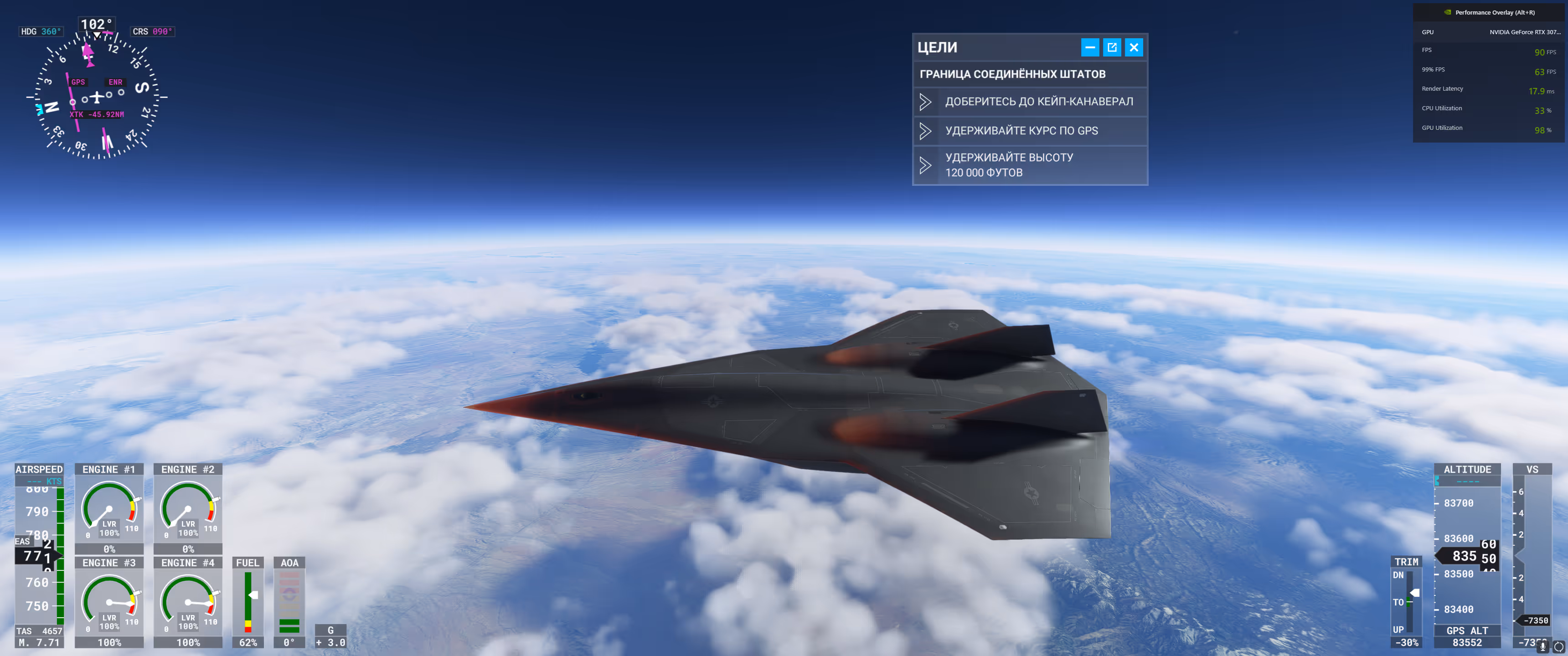Pop out the objectives panel into a window
This screenshot has width=1568, height=656.
[x=1111, y=47]
